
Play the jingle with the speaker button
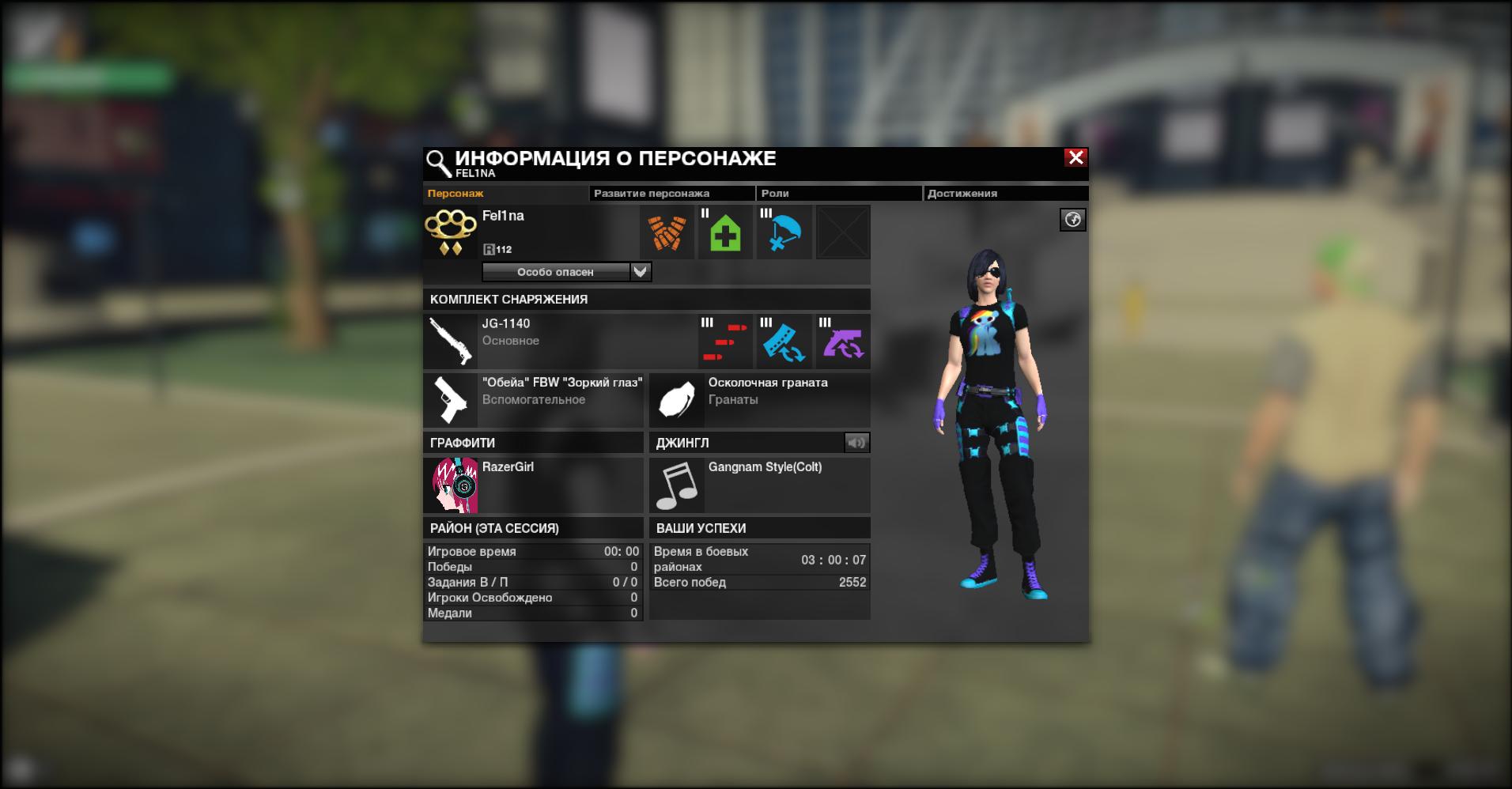[856, 443]
